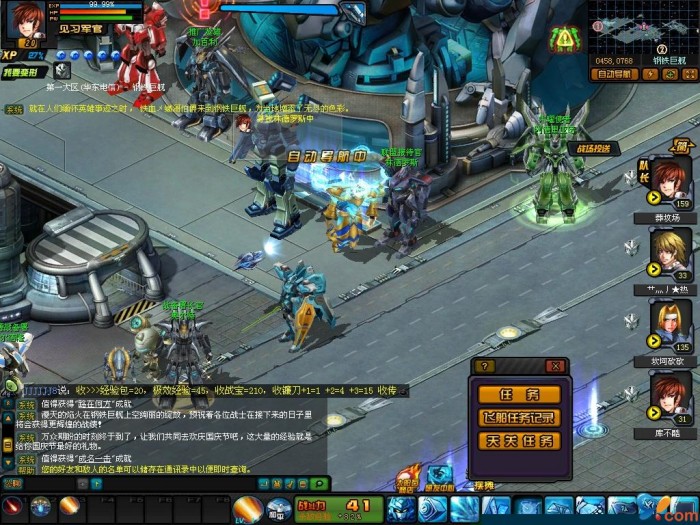Open the 战场投送 battlefield teleport label
The image size is (700, 525).
click(x=594, y=148)
